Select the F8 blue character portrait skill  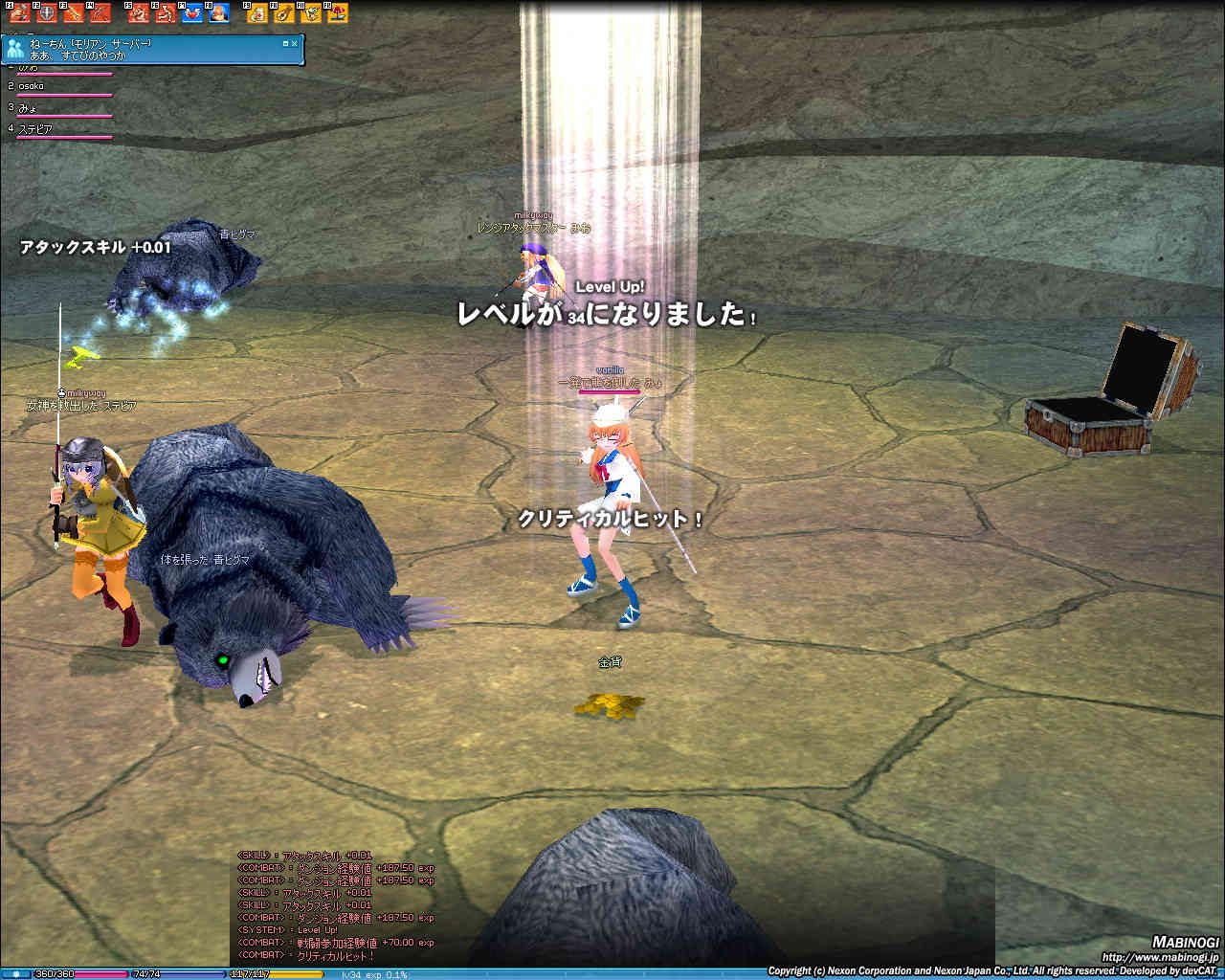tap(219, 13)
